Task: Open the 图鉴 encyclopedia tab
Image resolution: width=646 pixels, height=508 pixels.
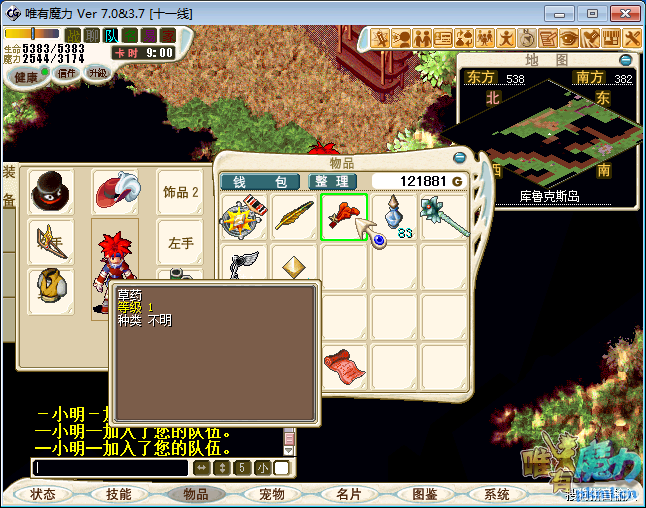Action: pos(424,494)
